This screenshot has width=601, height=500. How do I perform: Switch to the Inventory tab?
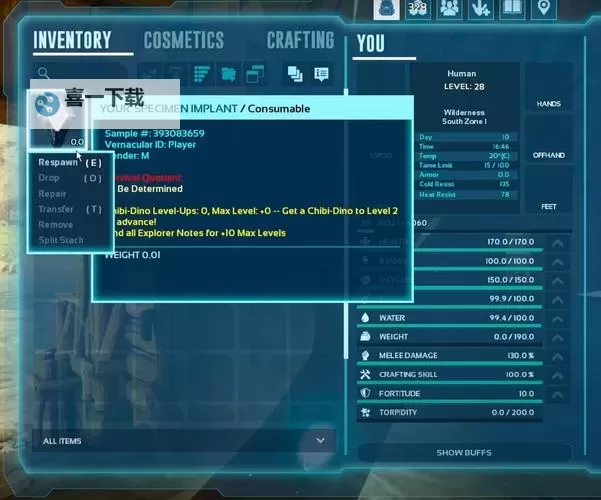[72, 41]
